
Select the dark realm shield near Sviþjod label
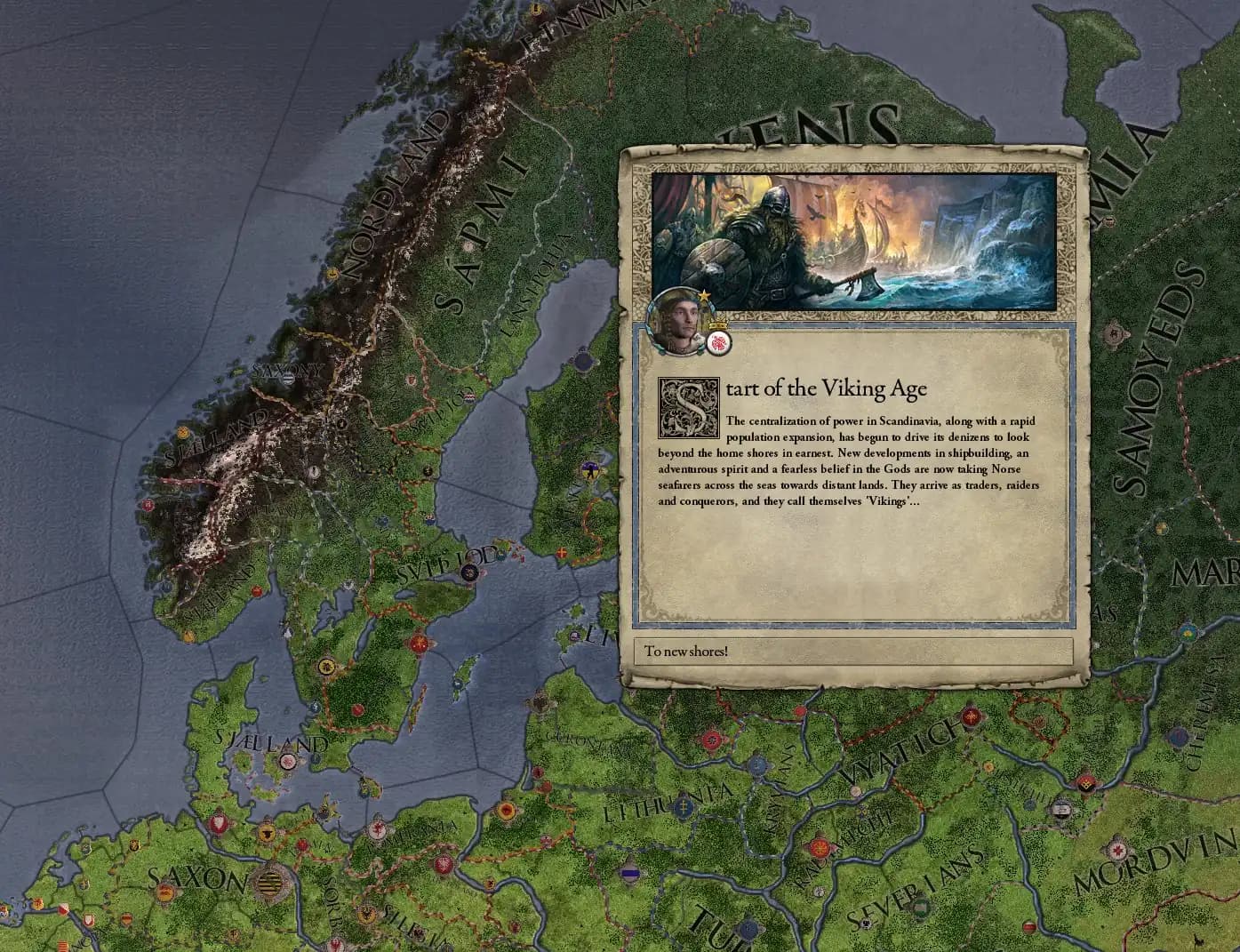(x=468, y=573)
